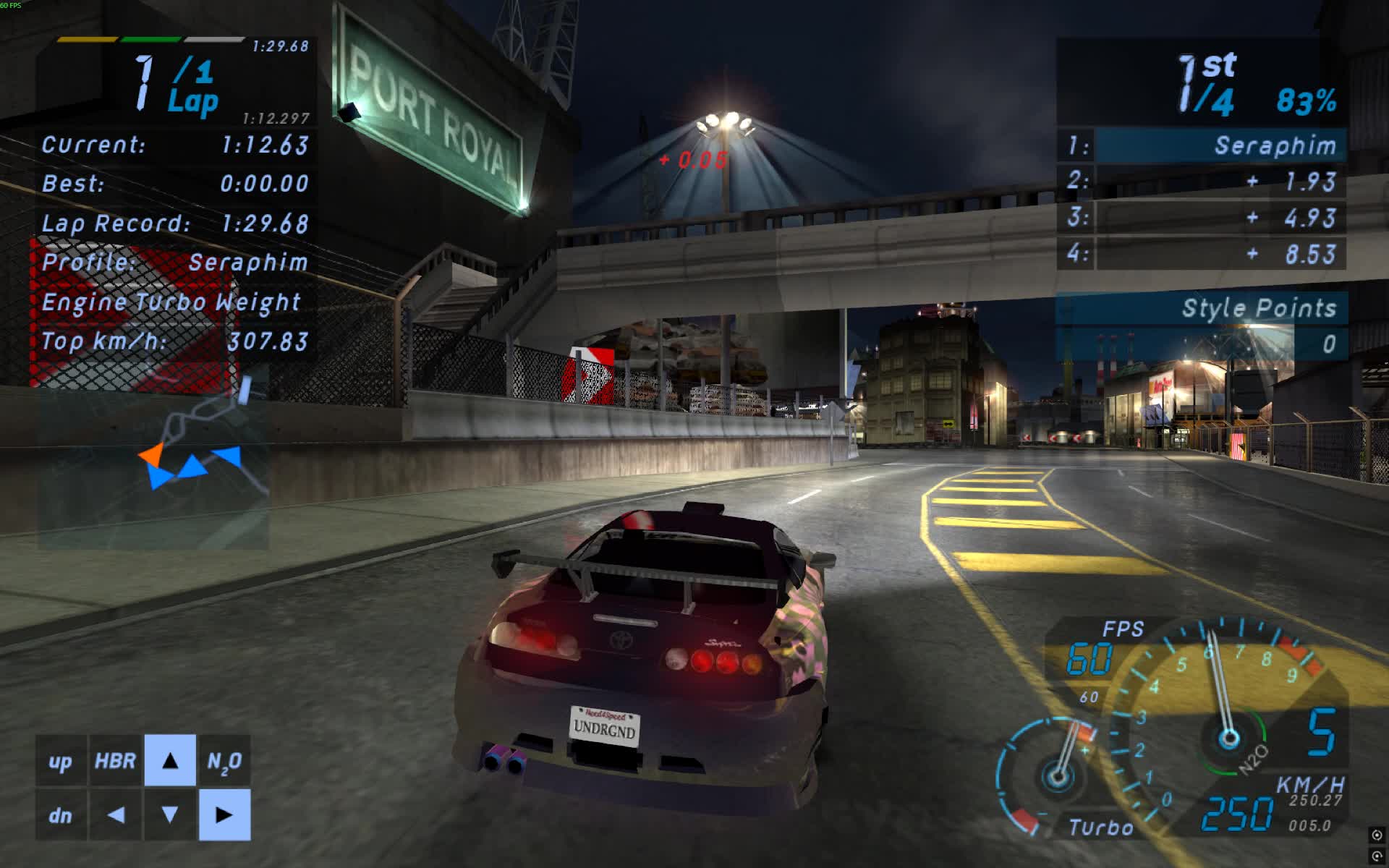Select the up shift control

pyautogui.click(x=61, y=762)
